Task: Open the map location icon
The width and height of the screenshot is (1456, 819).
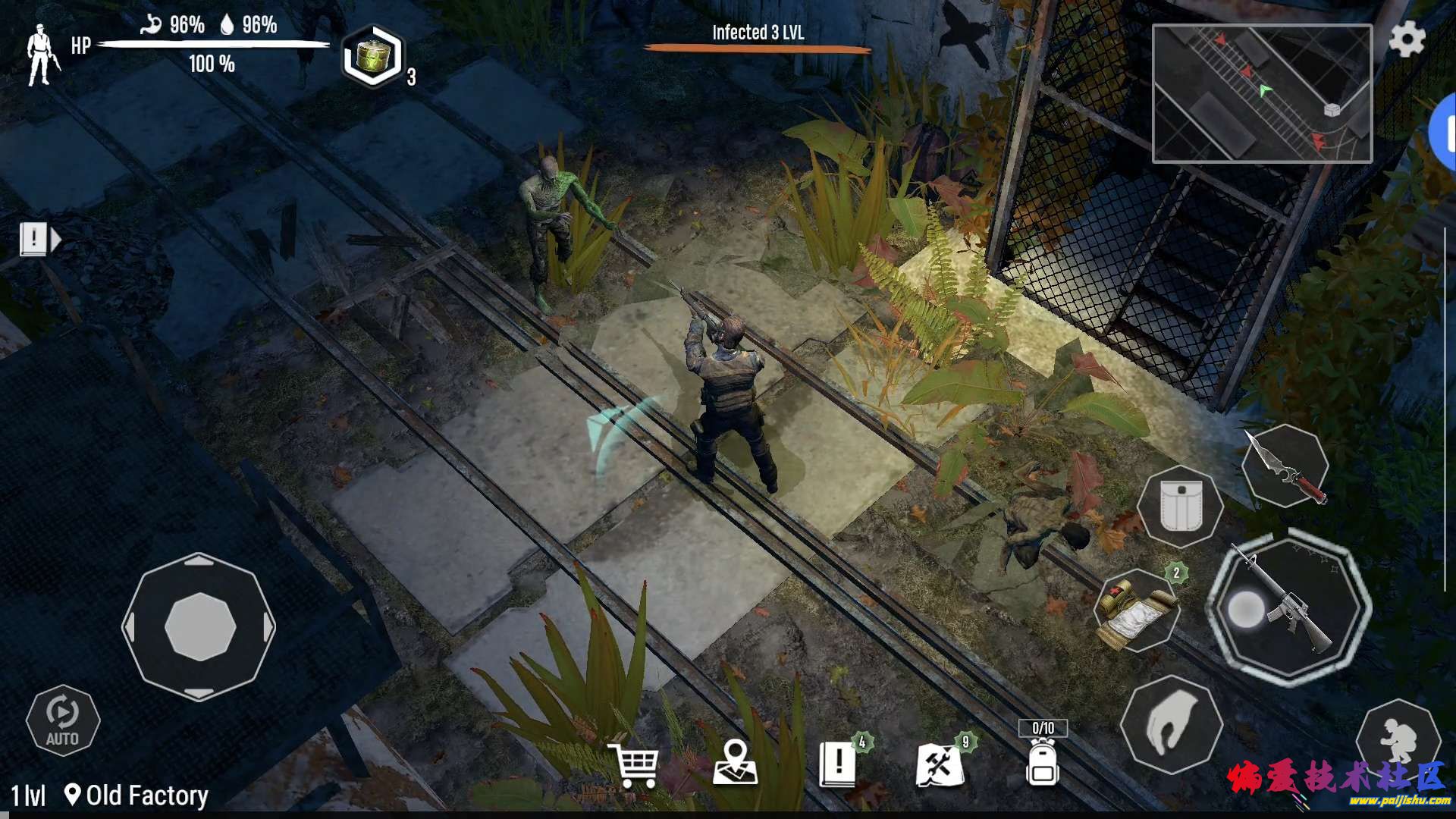Action: [735, 763]
